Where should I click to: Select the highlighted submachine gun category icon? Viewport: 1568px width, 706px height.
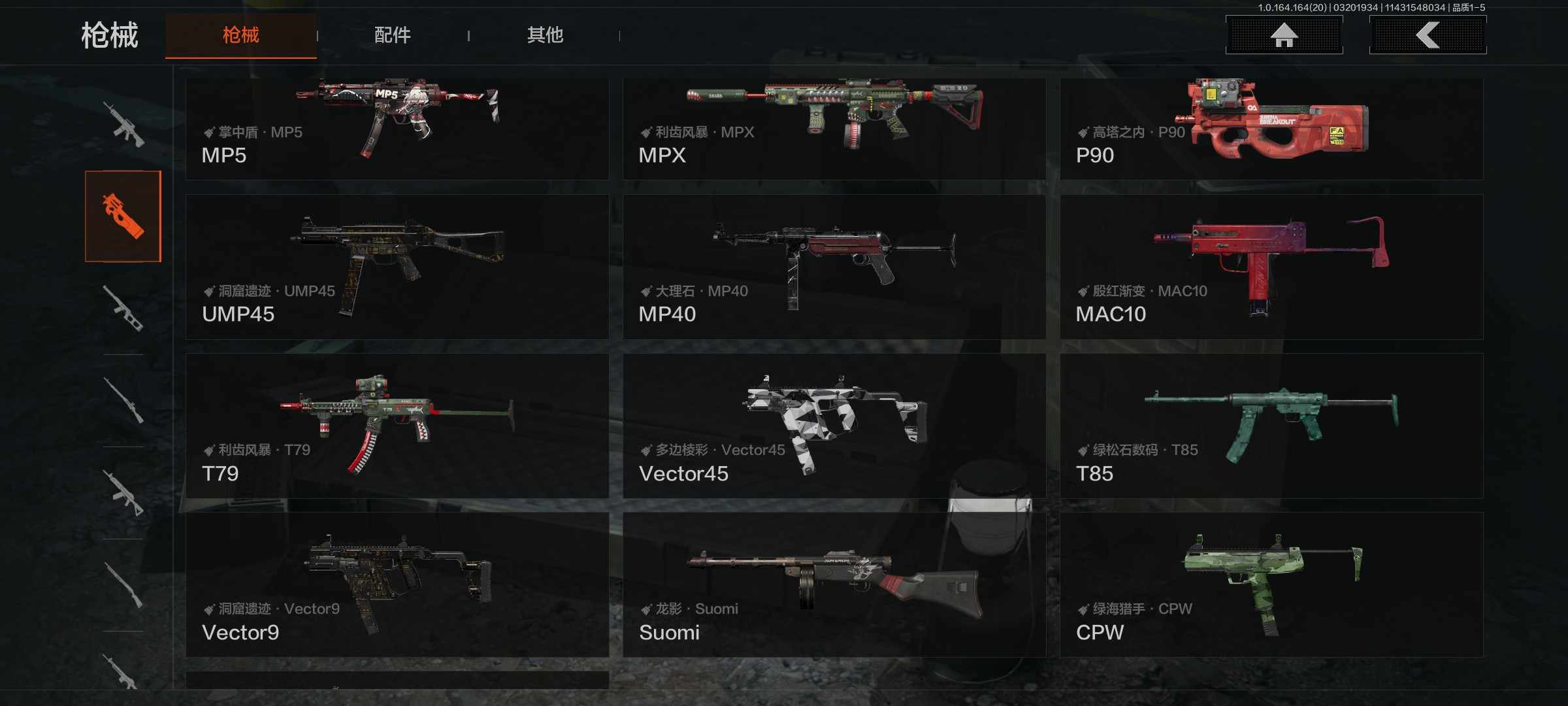pos(123,216)
